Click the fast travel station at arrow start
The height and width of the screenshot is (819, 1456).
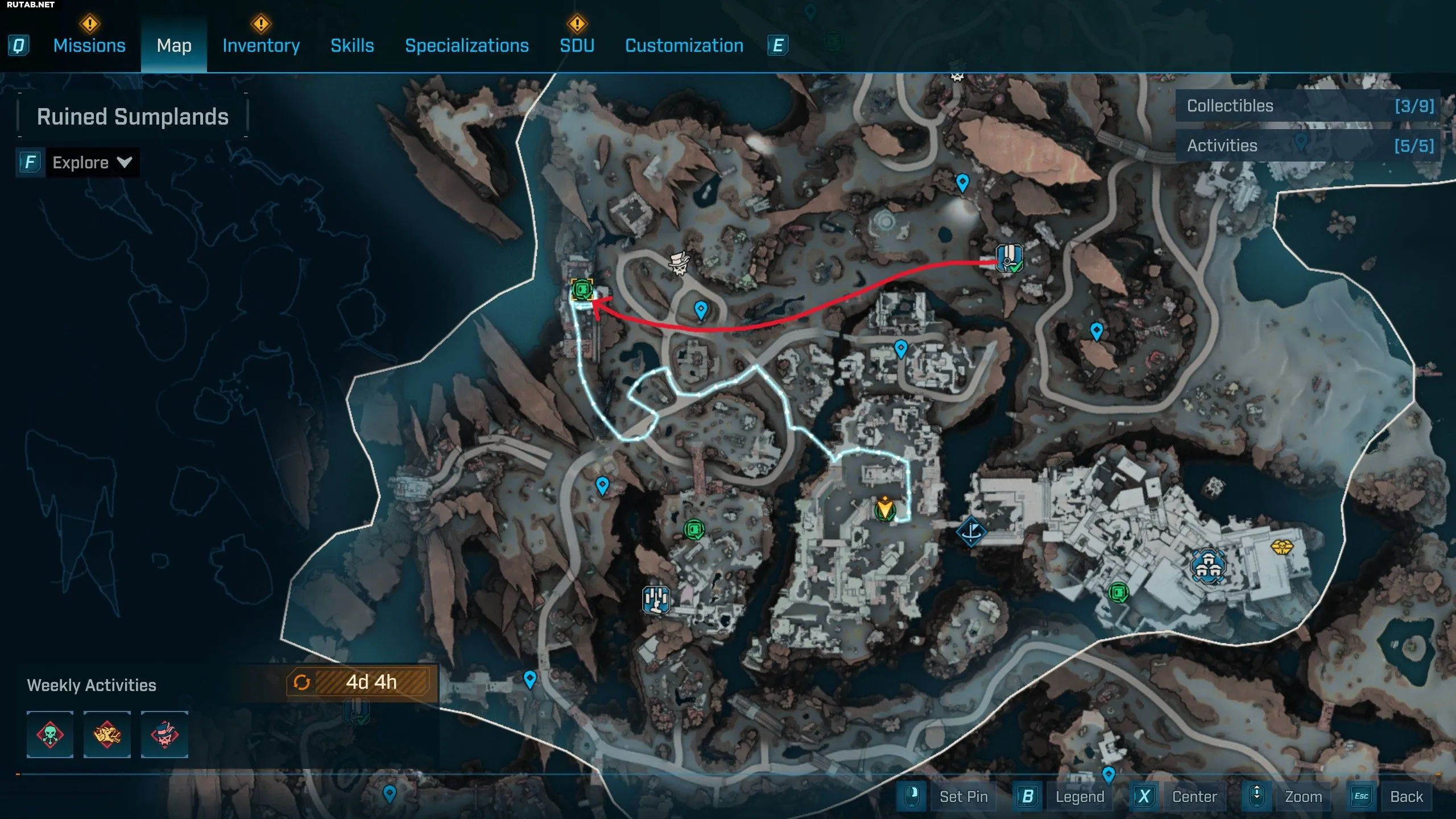coord(1008,258)
